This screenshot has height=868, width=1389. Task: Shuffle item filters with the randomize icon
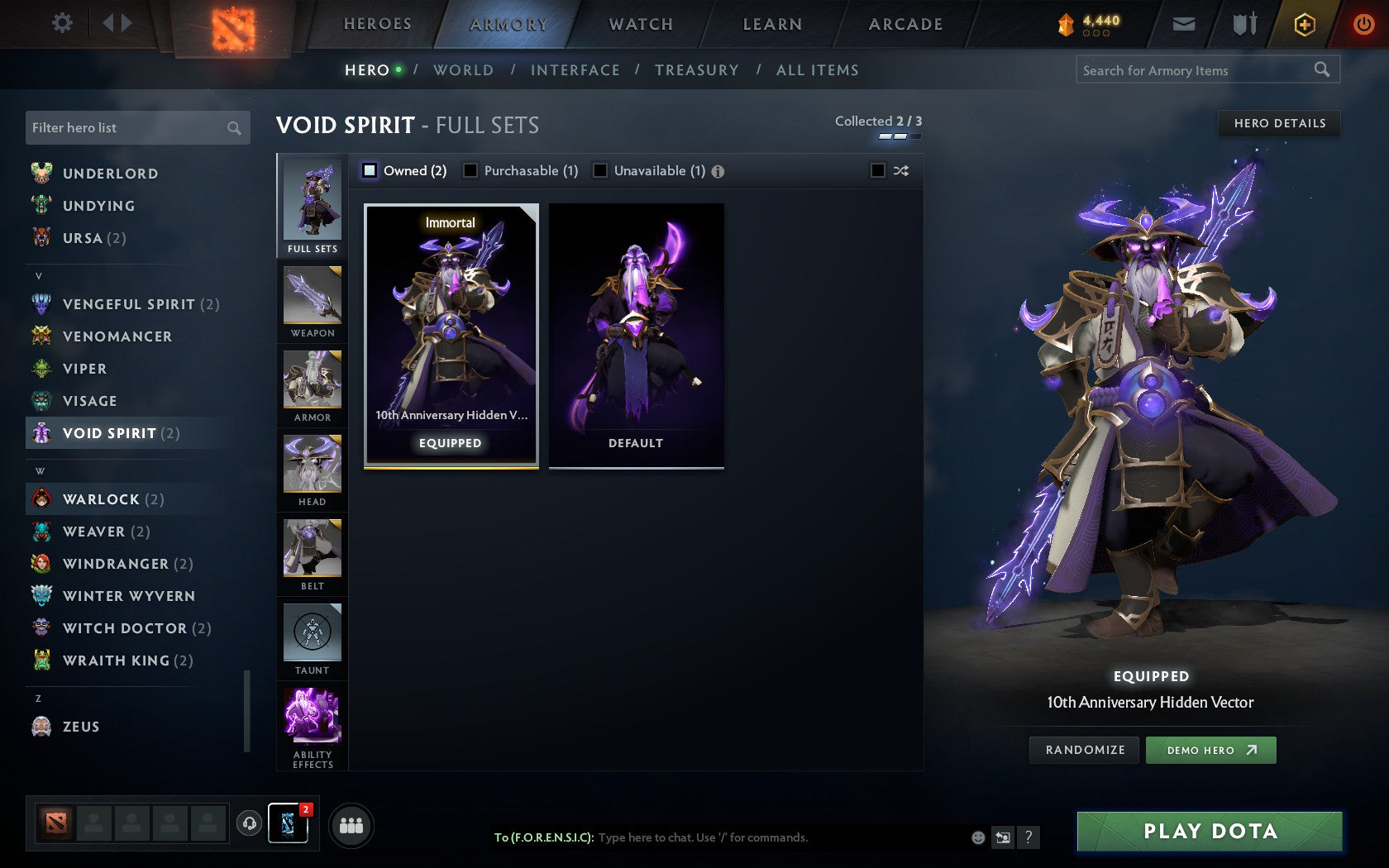pos(900,170)
